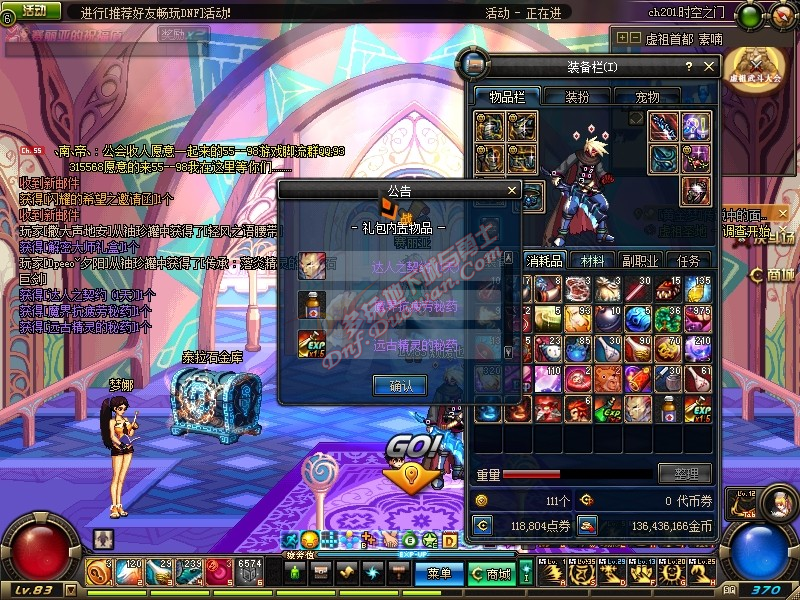Close the 公告 notice dialog
The width and height of the screenshot is (800, 600).
512,190
